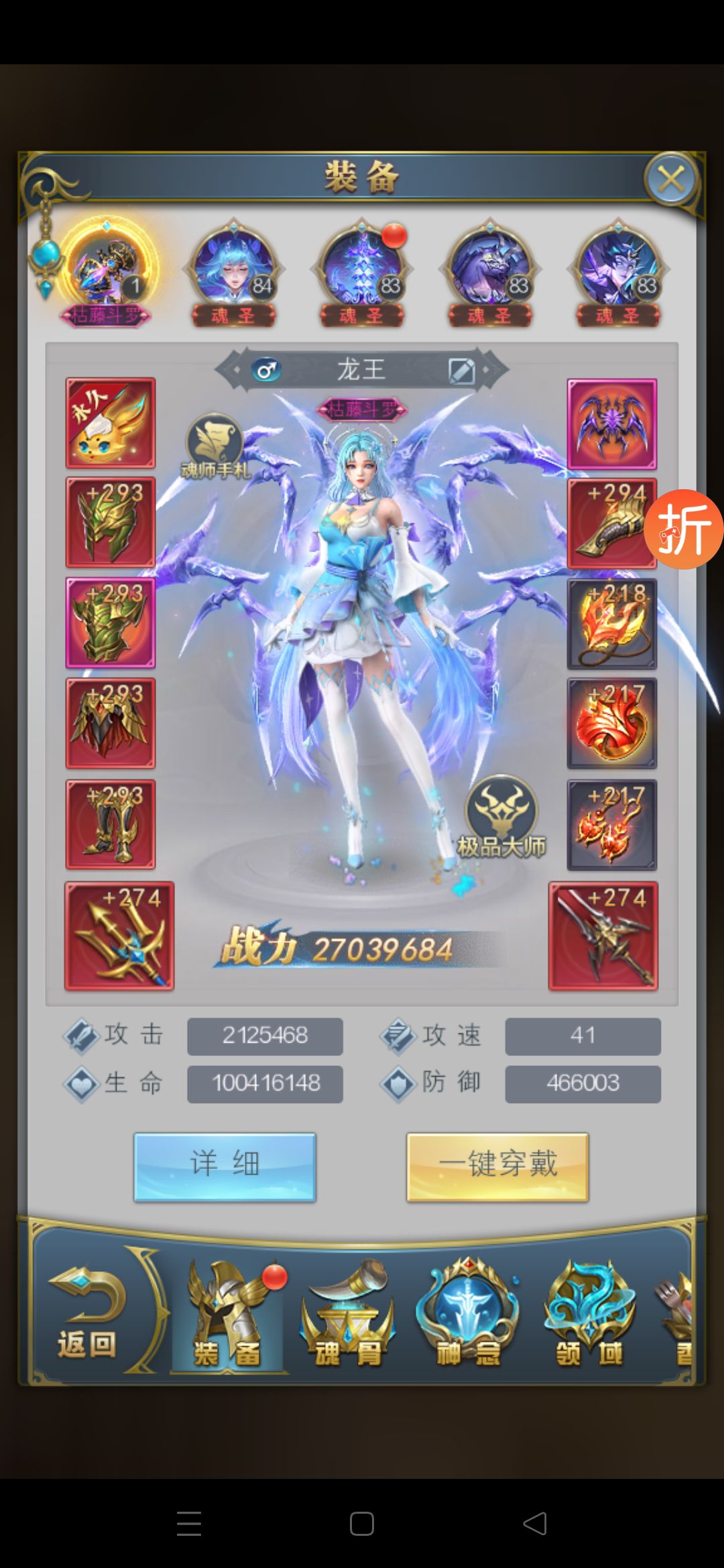Select the +274 golden trident weapon slot
724x1568 pixels.
[119, 935]
